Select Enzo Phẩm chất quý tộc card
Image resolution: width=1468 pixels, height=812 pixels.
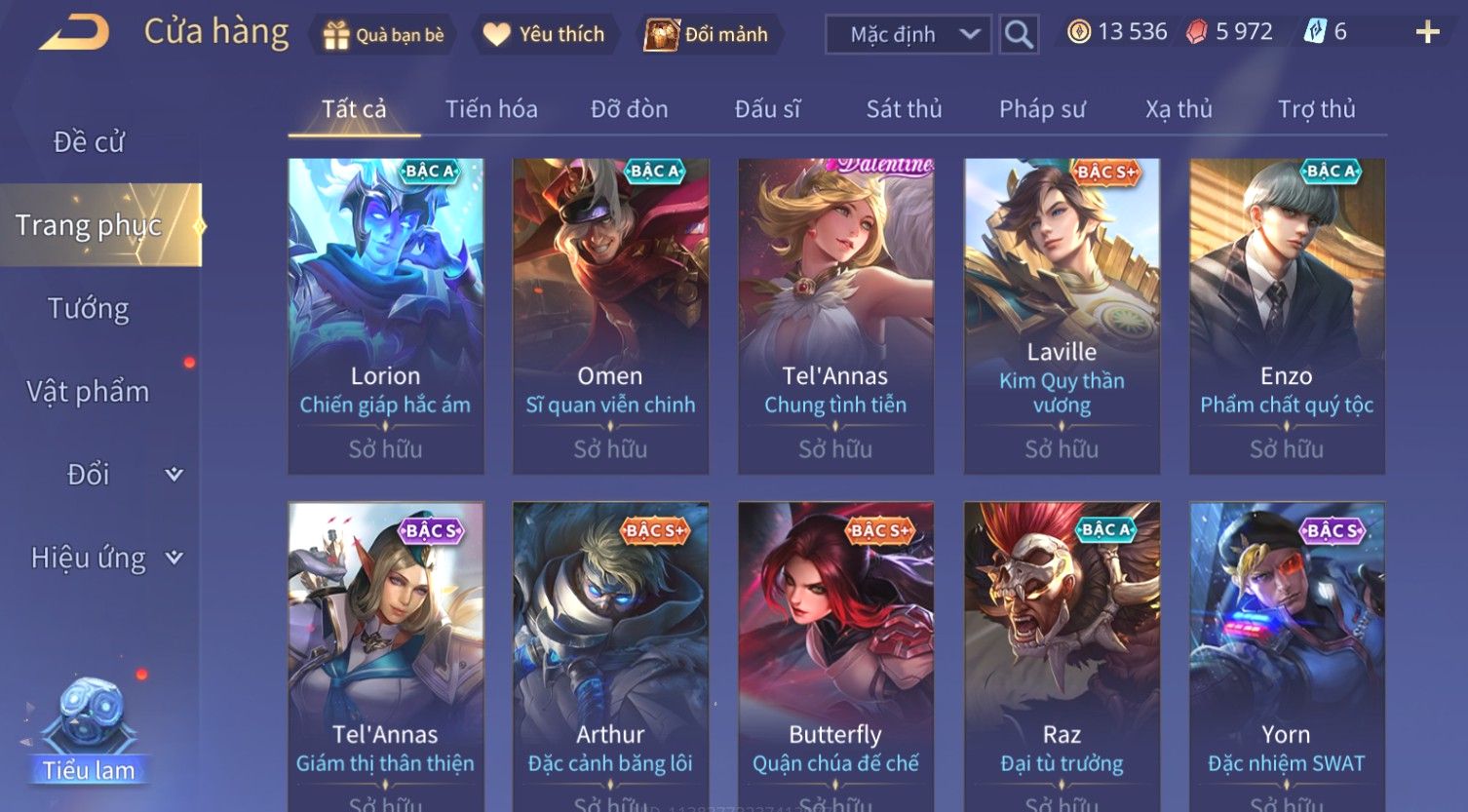tap(1287, 316)
